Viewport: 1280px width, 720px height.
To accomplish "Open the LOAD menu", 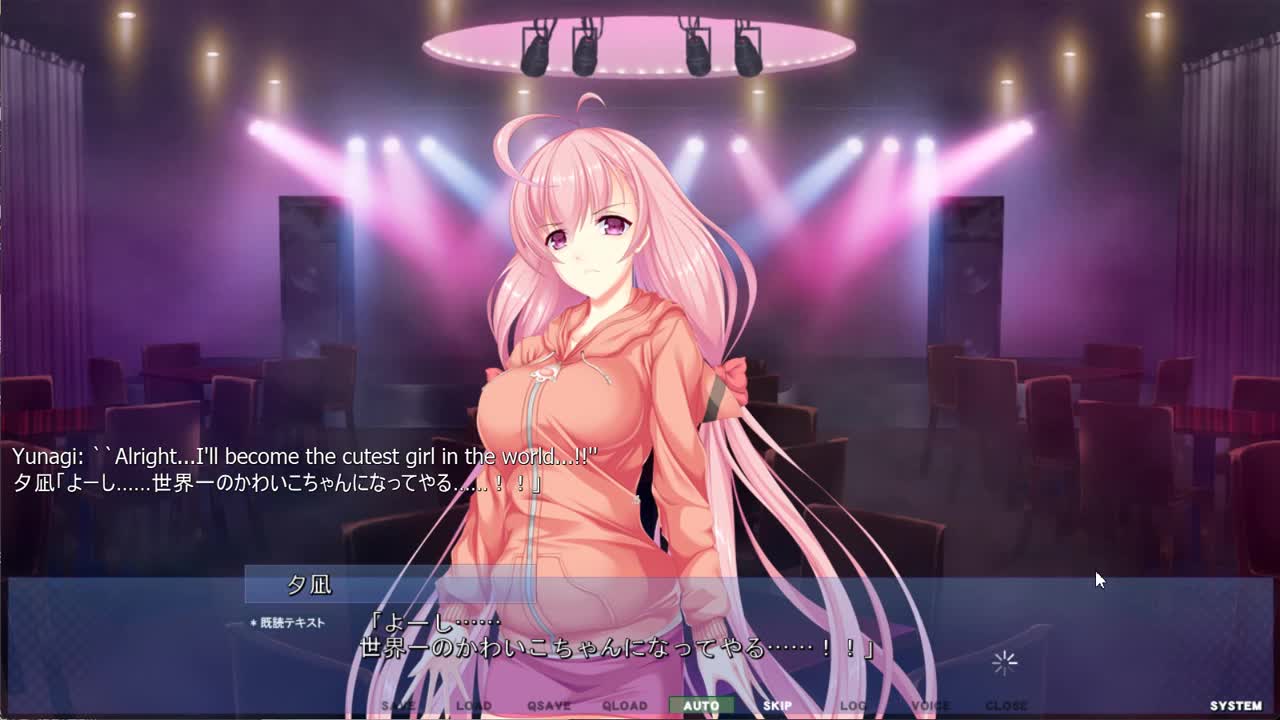I will [473, 706].
